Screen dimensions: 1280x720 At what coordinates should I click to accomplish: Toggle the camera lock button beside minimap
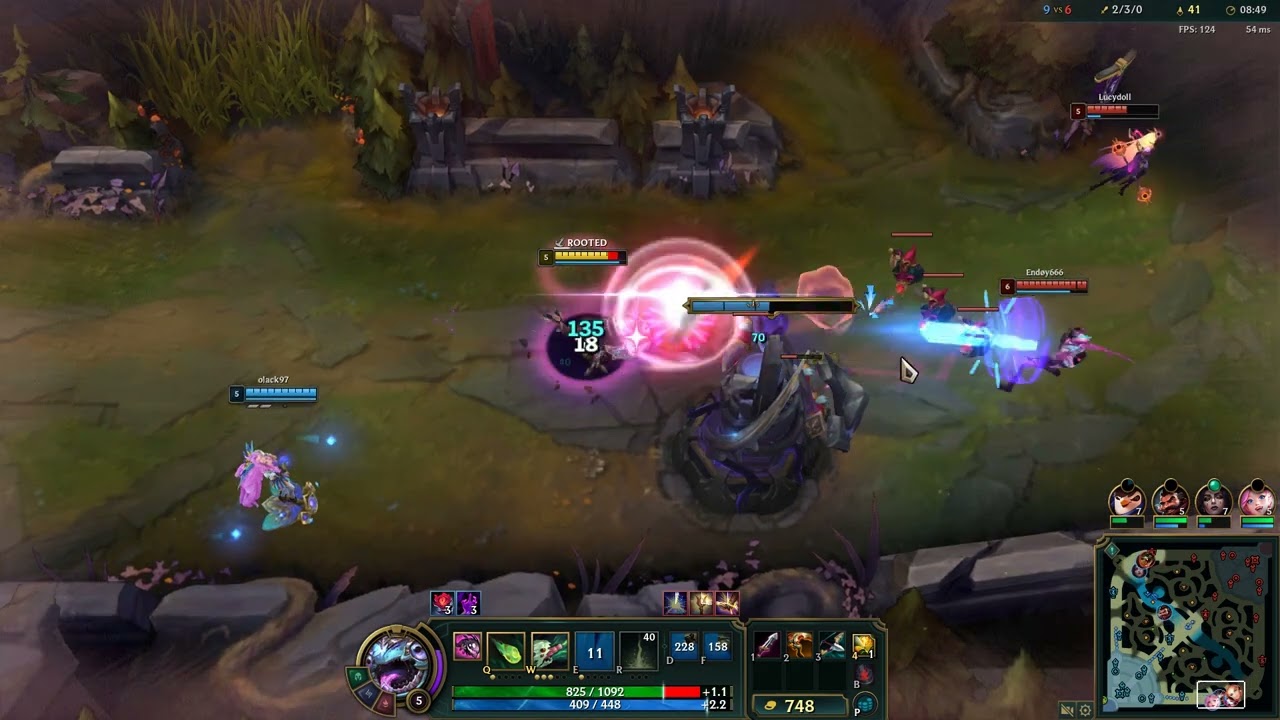tap(1067, 710)
